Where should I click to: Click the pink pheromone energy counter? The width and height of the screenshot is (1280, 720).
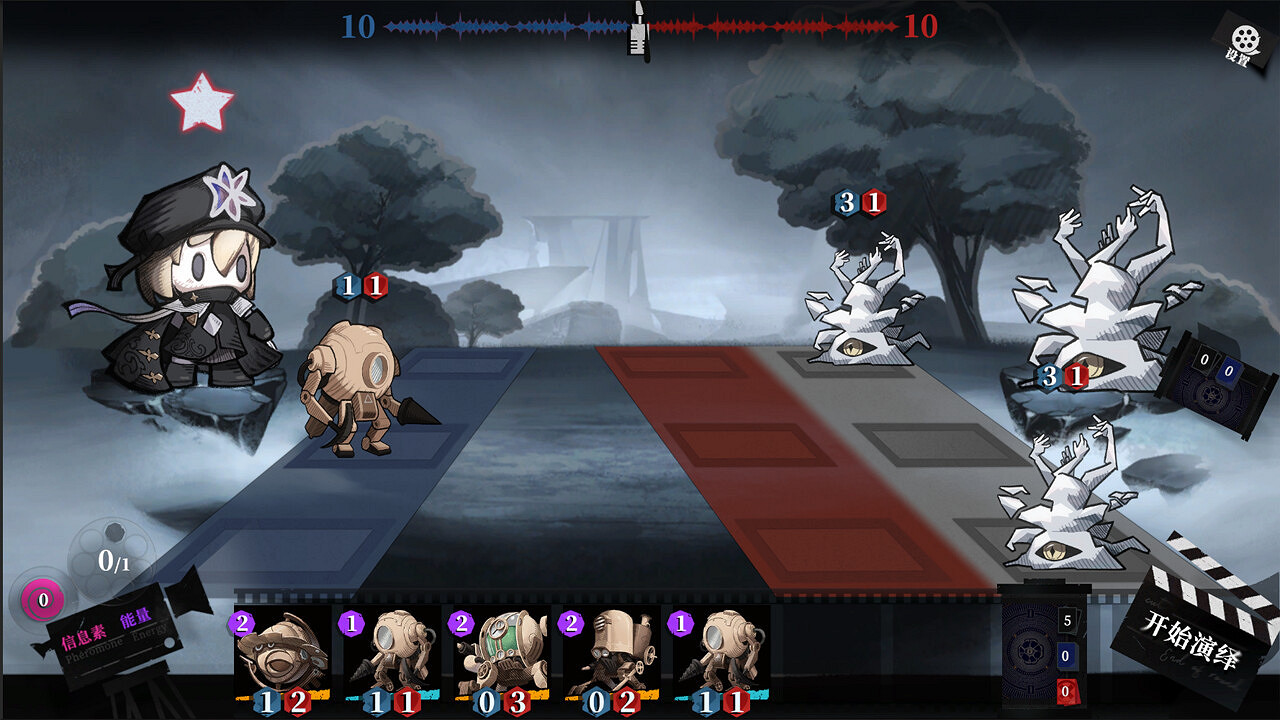42,600
